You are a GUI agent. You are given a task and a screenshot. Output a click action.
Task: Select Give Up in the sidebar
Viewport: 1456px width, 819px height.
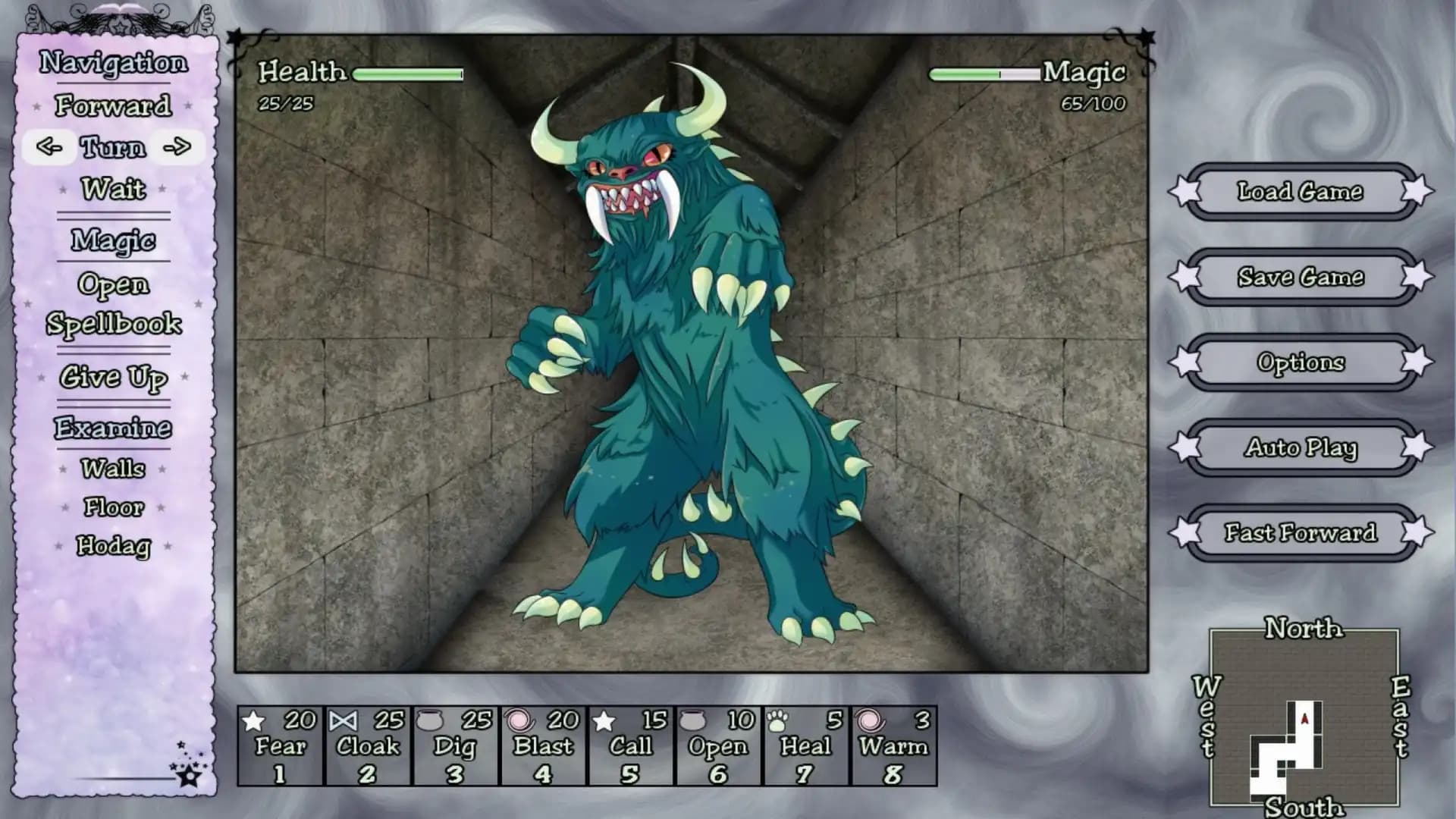coord(115,377)
